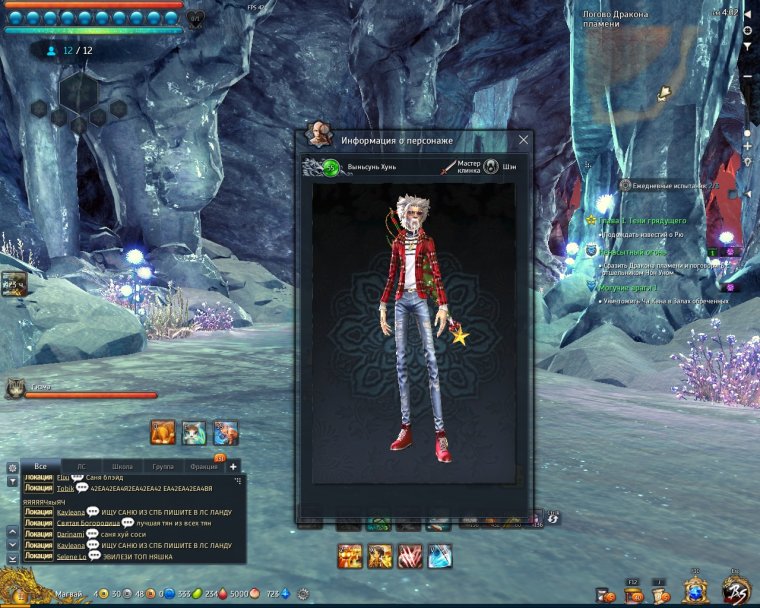Open the Школа chat tab
This screenshot has height=608, width=760.
(122, 467)
